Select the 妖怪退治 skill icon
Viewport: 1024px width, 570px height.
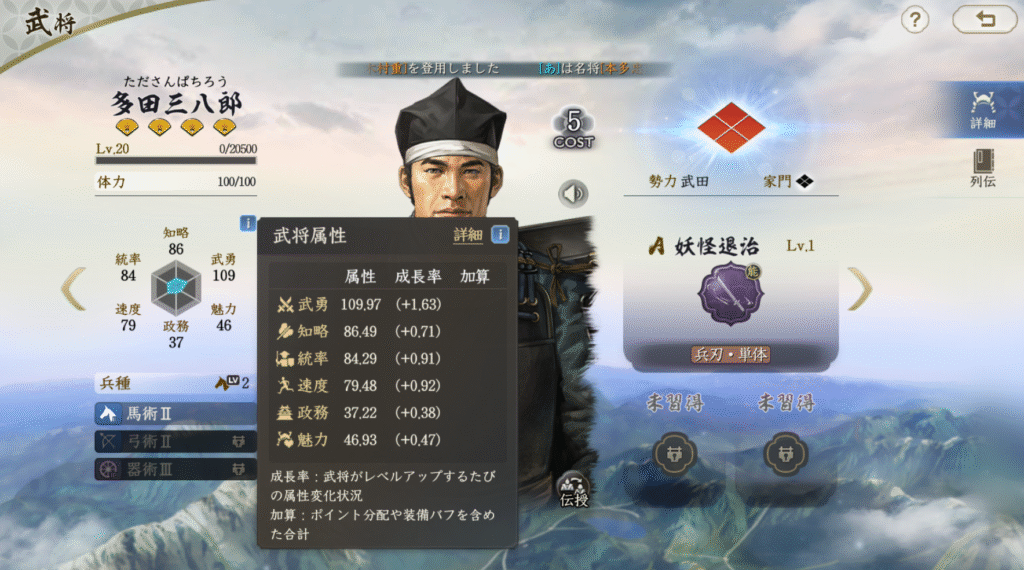pyautogui.click(x=729, y=294)
